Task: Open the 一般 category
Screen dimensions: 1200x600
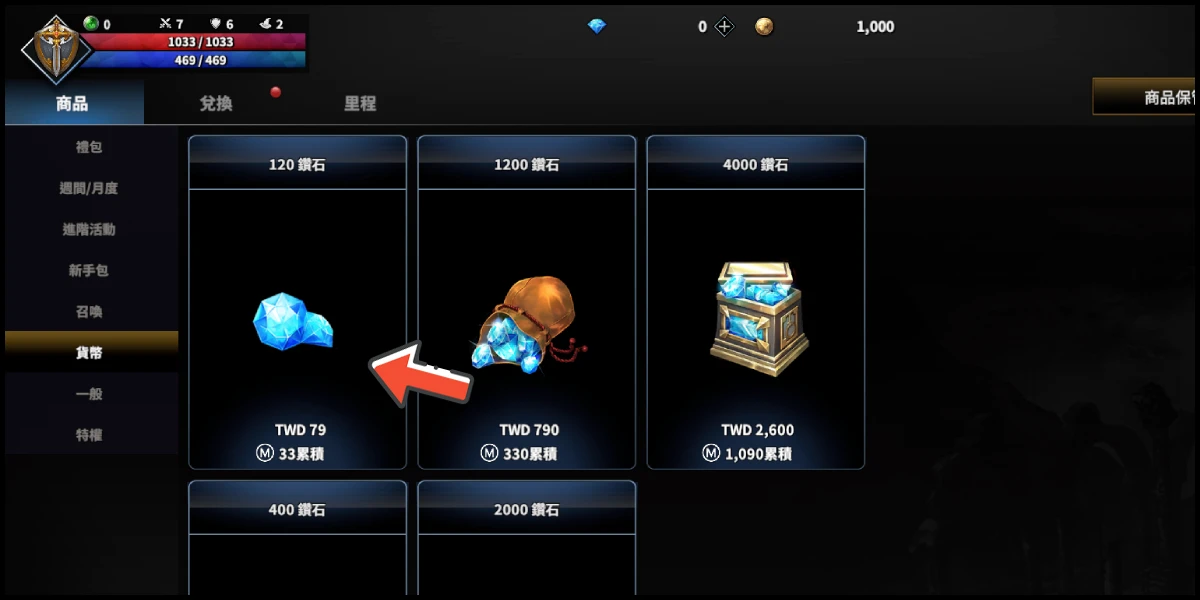Action: click(x=90, y=393)
